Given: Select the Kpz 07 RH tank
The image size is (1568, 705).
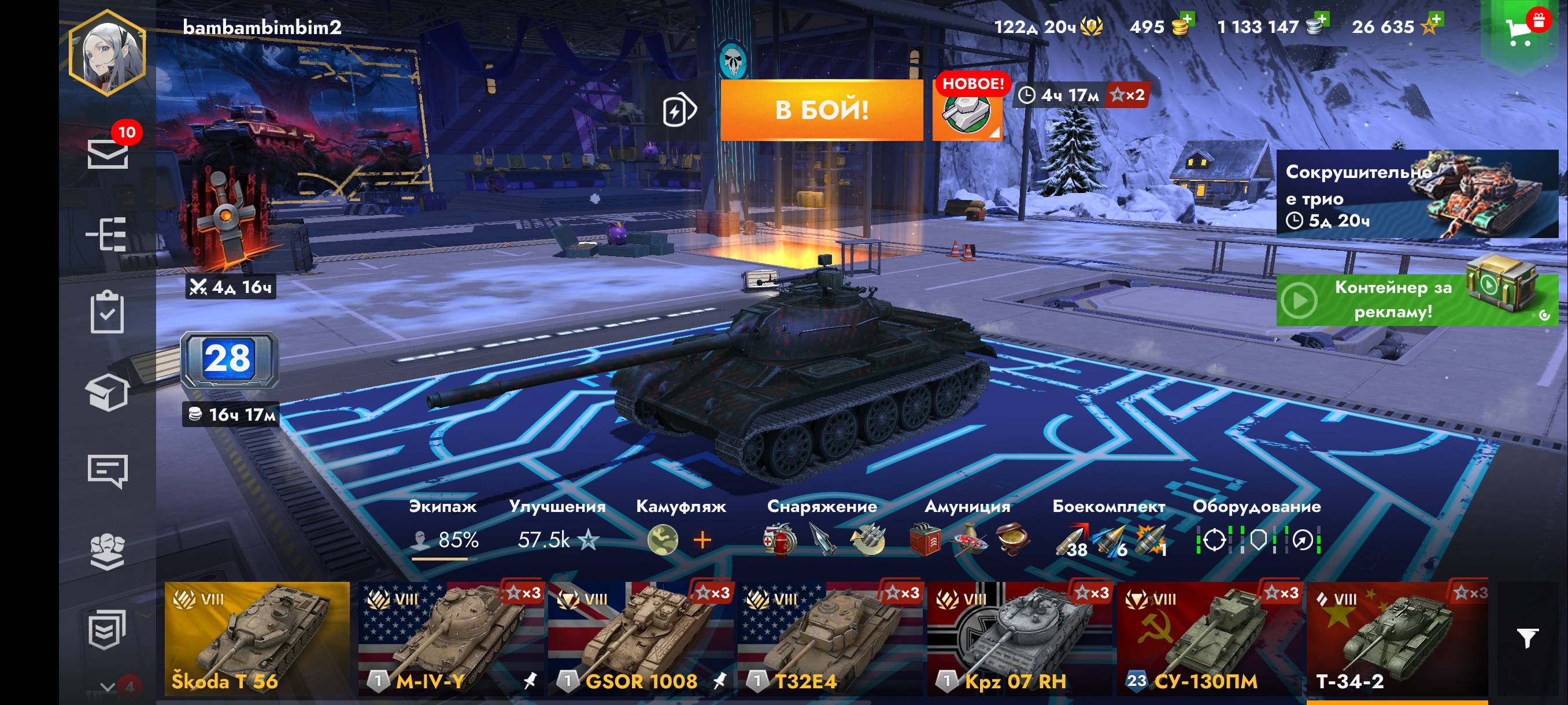Looking at the screenshot, I should coord(1019,639).
